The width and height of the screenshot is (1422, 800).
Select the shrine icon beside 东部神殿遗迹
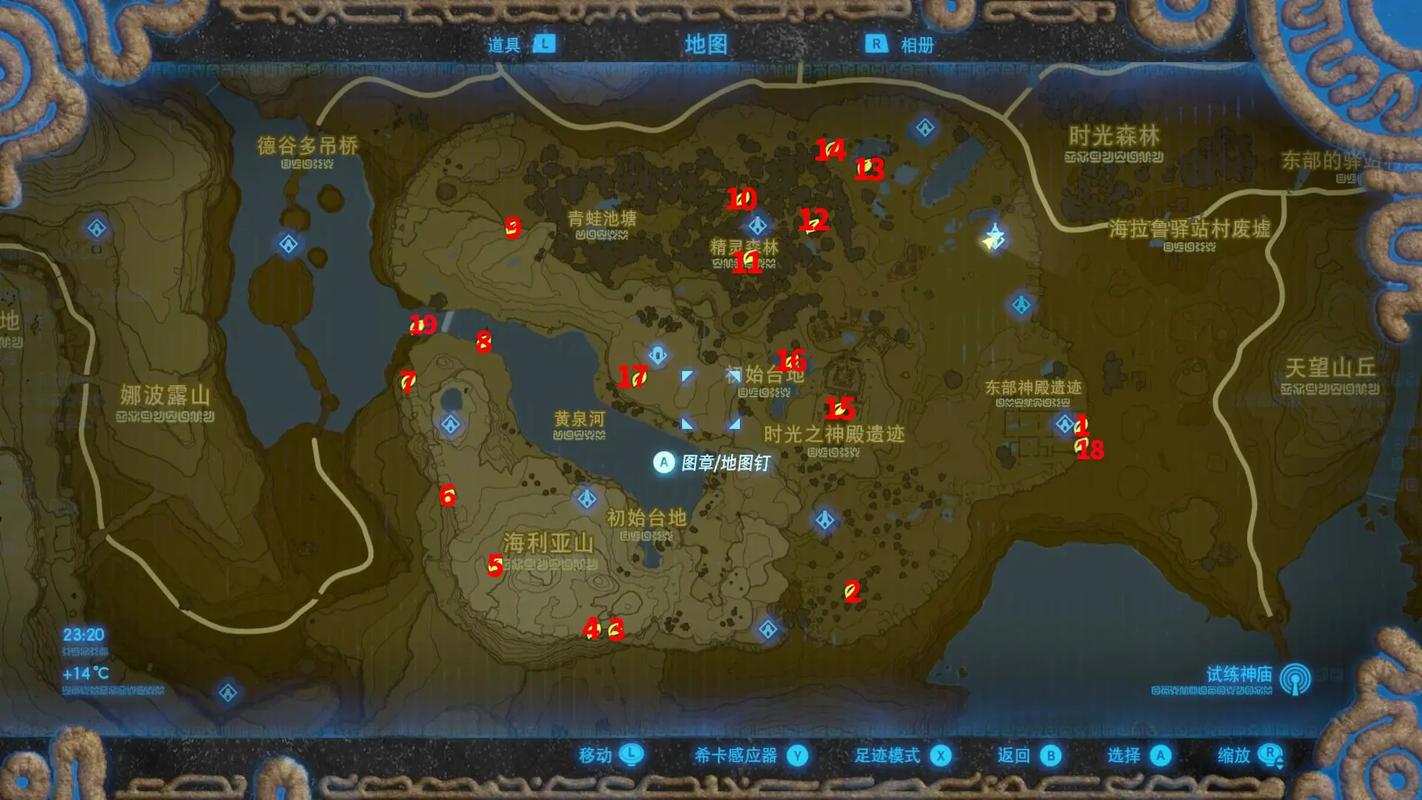coord(1065,424)
